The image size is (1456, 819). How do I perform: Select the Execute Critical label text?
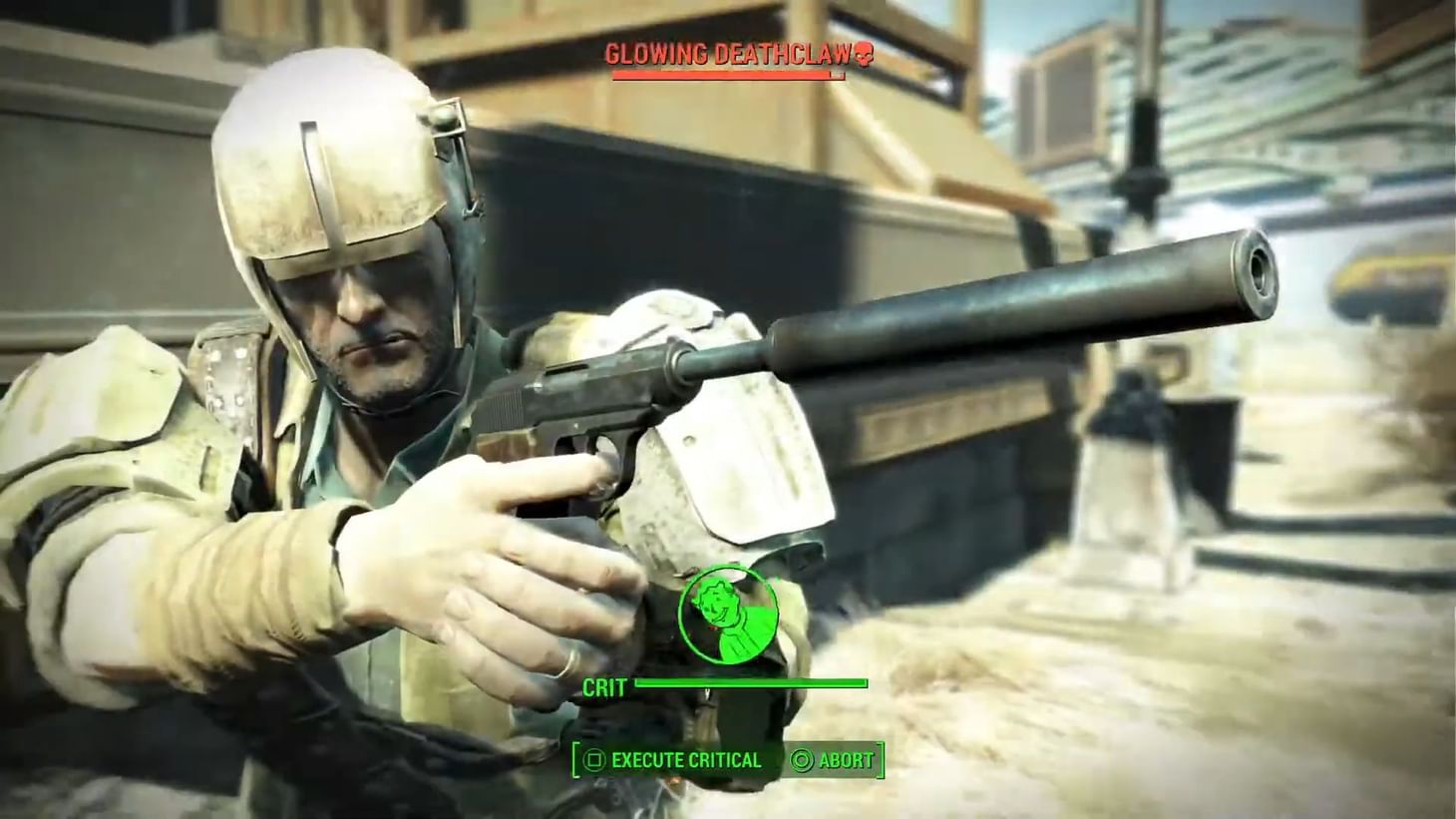coord(686,759)
